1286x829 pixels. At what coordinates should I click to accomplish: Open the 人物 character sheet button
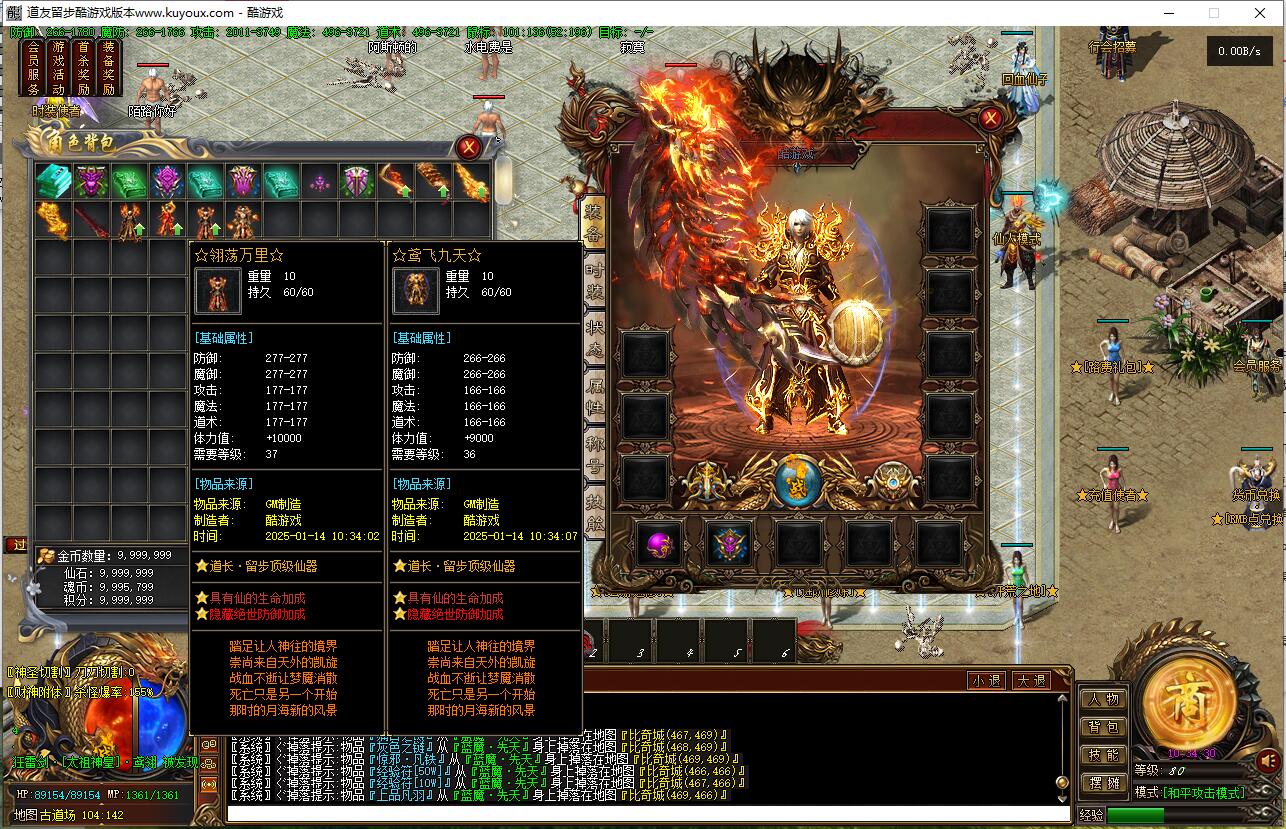point(1103,699)
